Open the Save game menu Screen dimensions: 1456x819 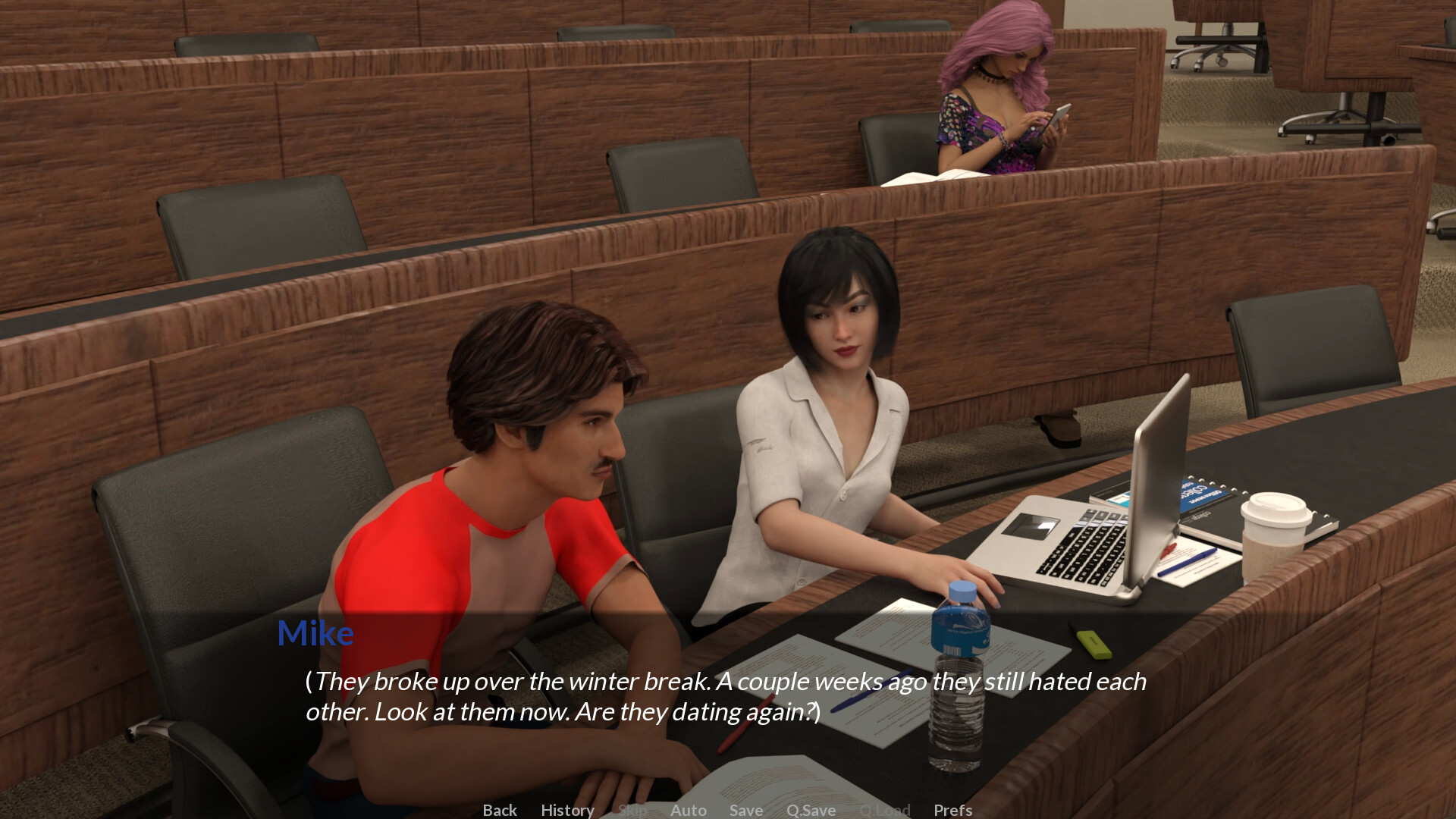pyautogui.click(x=745, y=810)
